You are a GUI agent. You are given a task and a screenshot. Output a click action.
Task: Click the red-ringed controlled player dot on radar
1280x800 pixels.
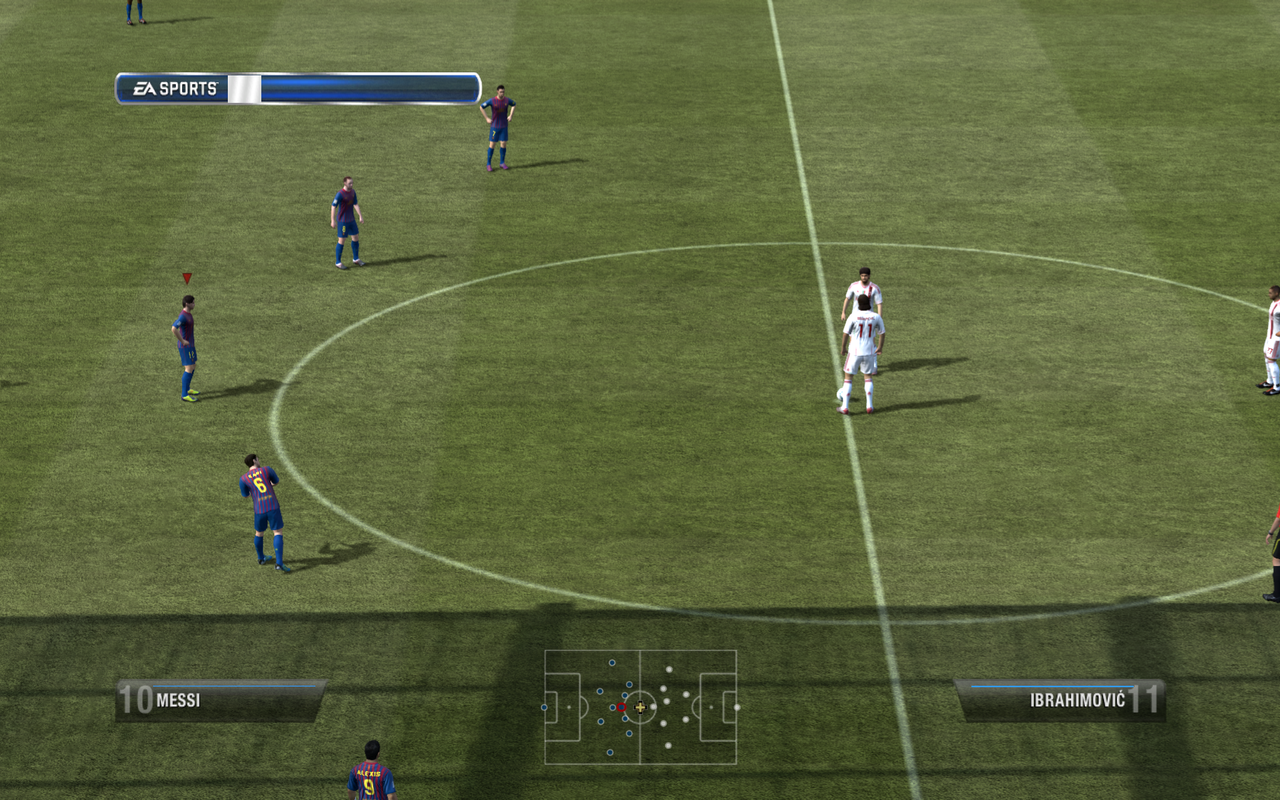621,707
